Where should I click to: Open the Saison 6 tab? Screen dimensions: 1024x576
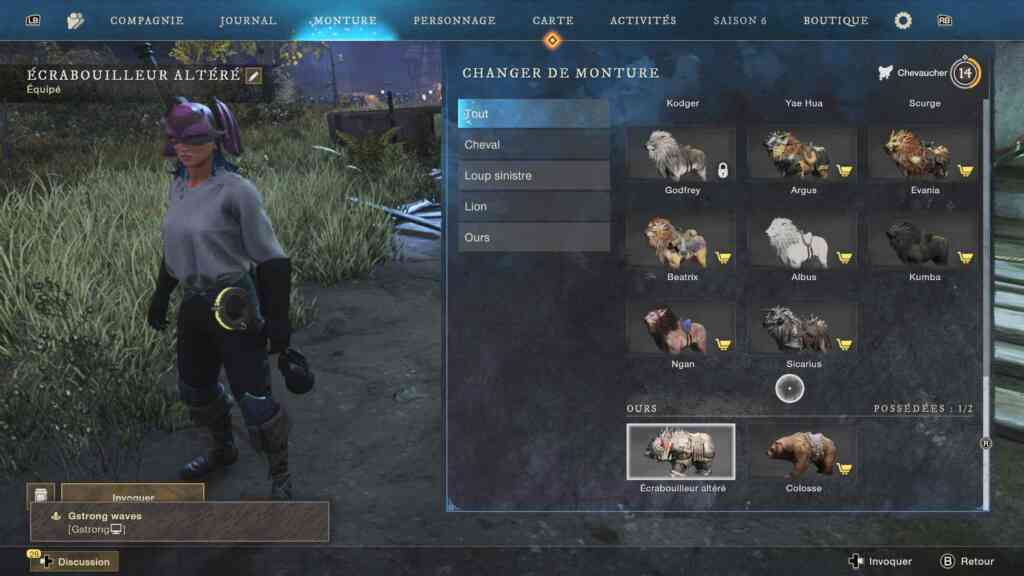click(x=741, y=21)
